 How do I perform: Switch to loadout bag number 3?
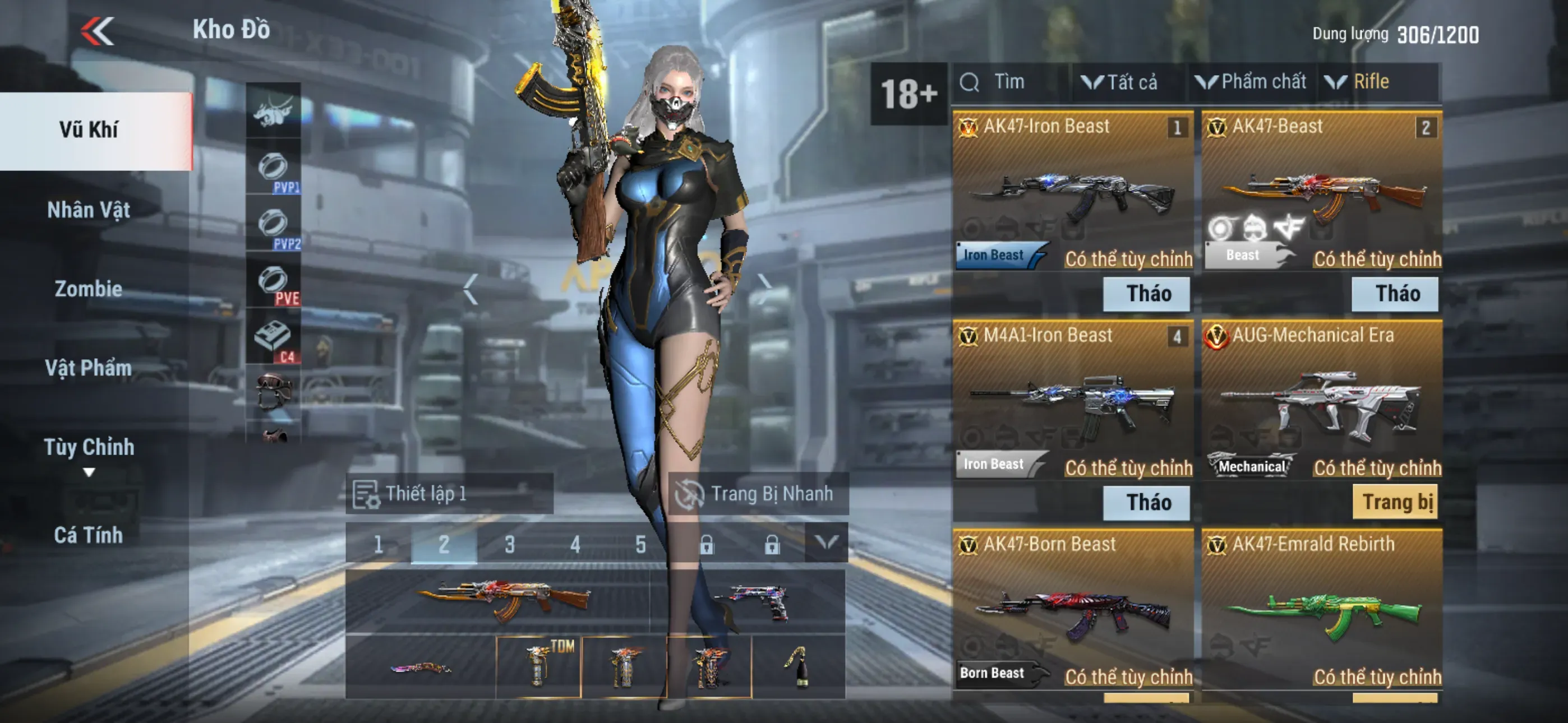[509, 544]
